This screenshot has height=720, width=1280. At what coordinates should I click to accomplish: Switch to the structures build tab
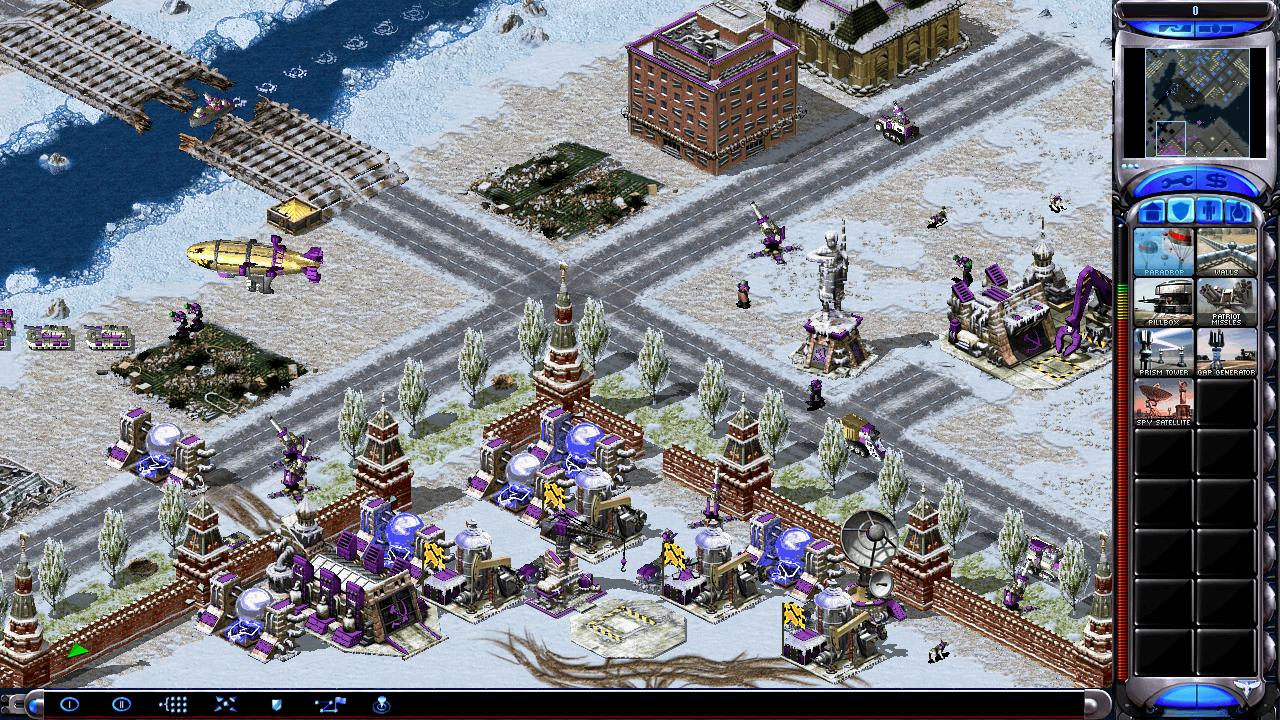1151,211
